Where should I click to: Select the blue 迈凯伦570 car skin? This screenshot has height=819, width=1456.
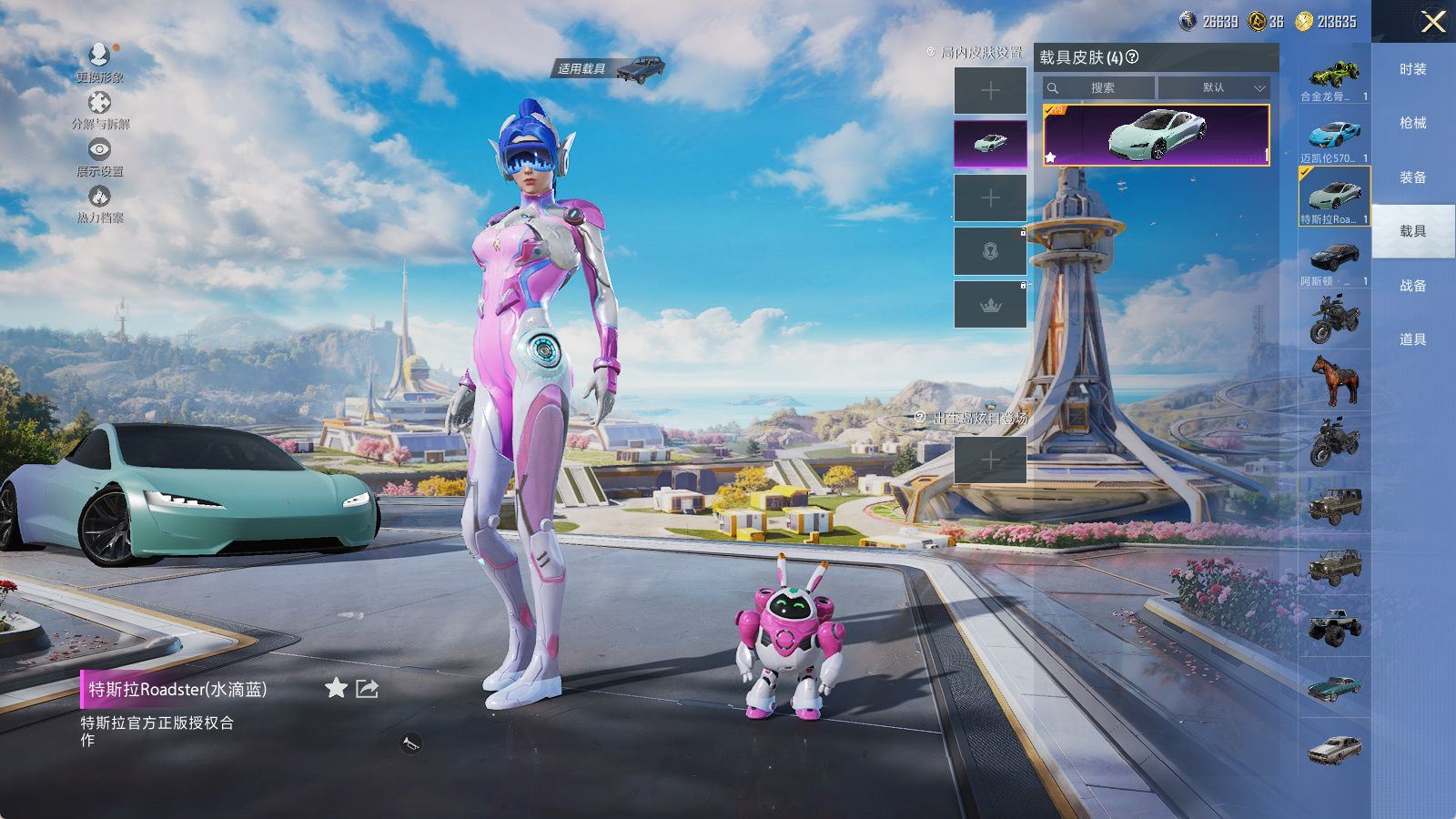(x=1334, y=138)
